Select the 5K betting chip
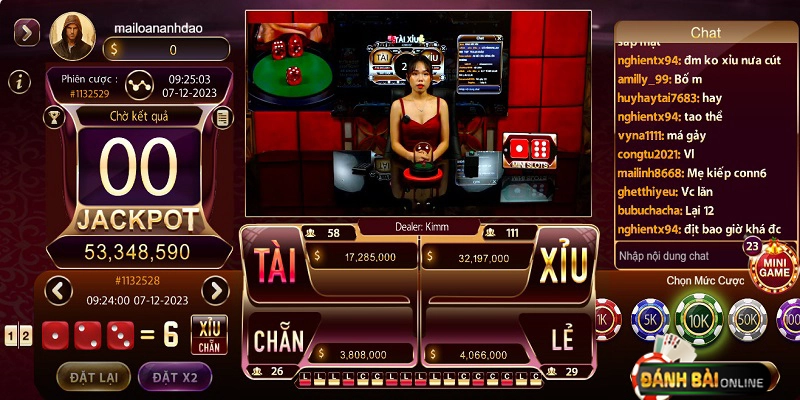Image resolution: width=800 pixels, height=400 pixels. [650, 320]
